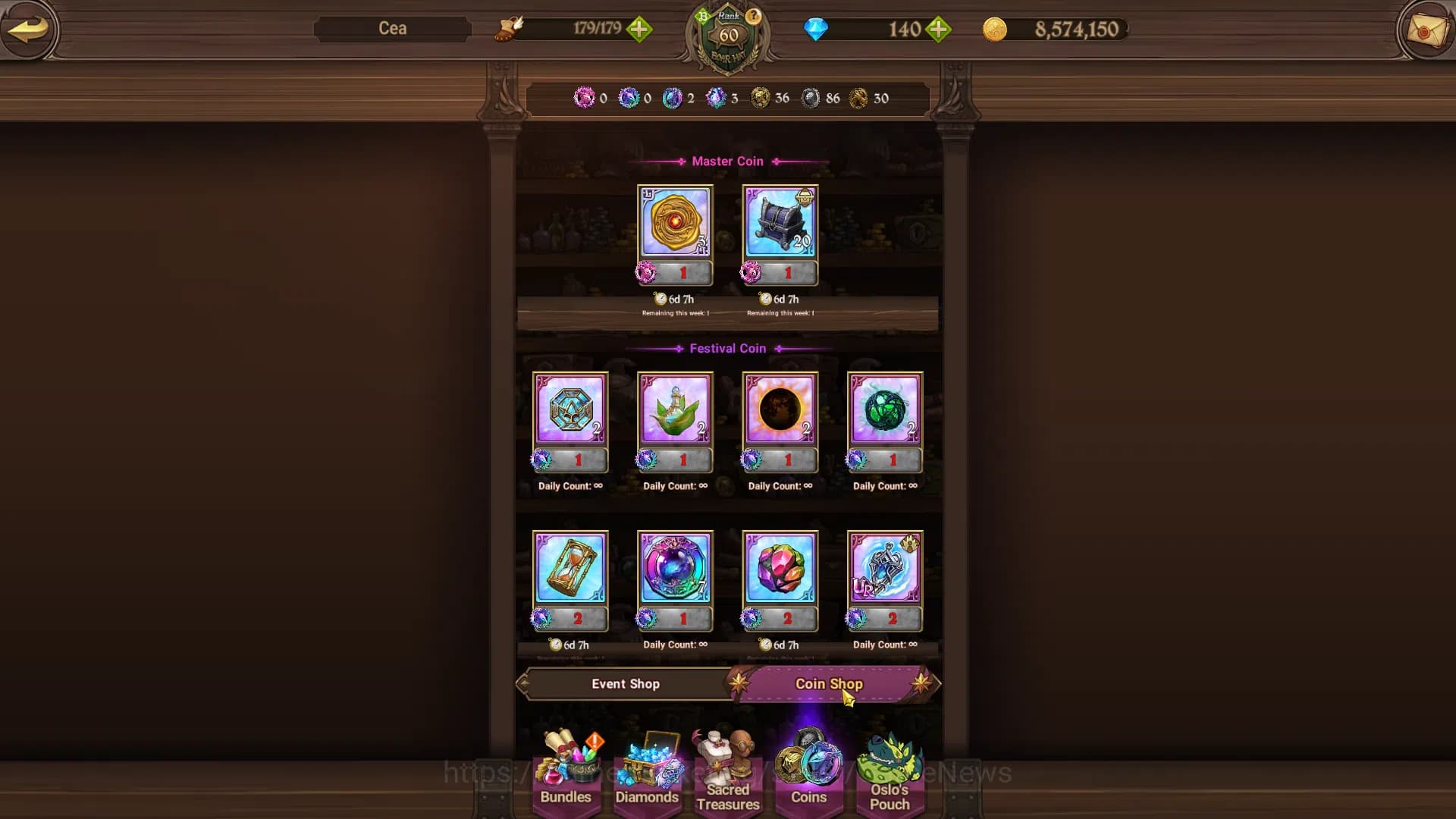Click the gold coin showing 36 in currency bar
This screenshot has height=819, width=1456.
point(761,98)
